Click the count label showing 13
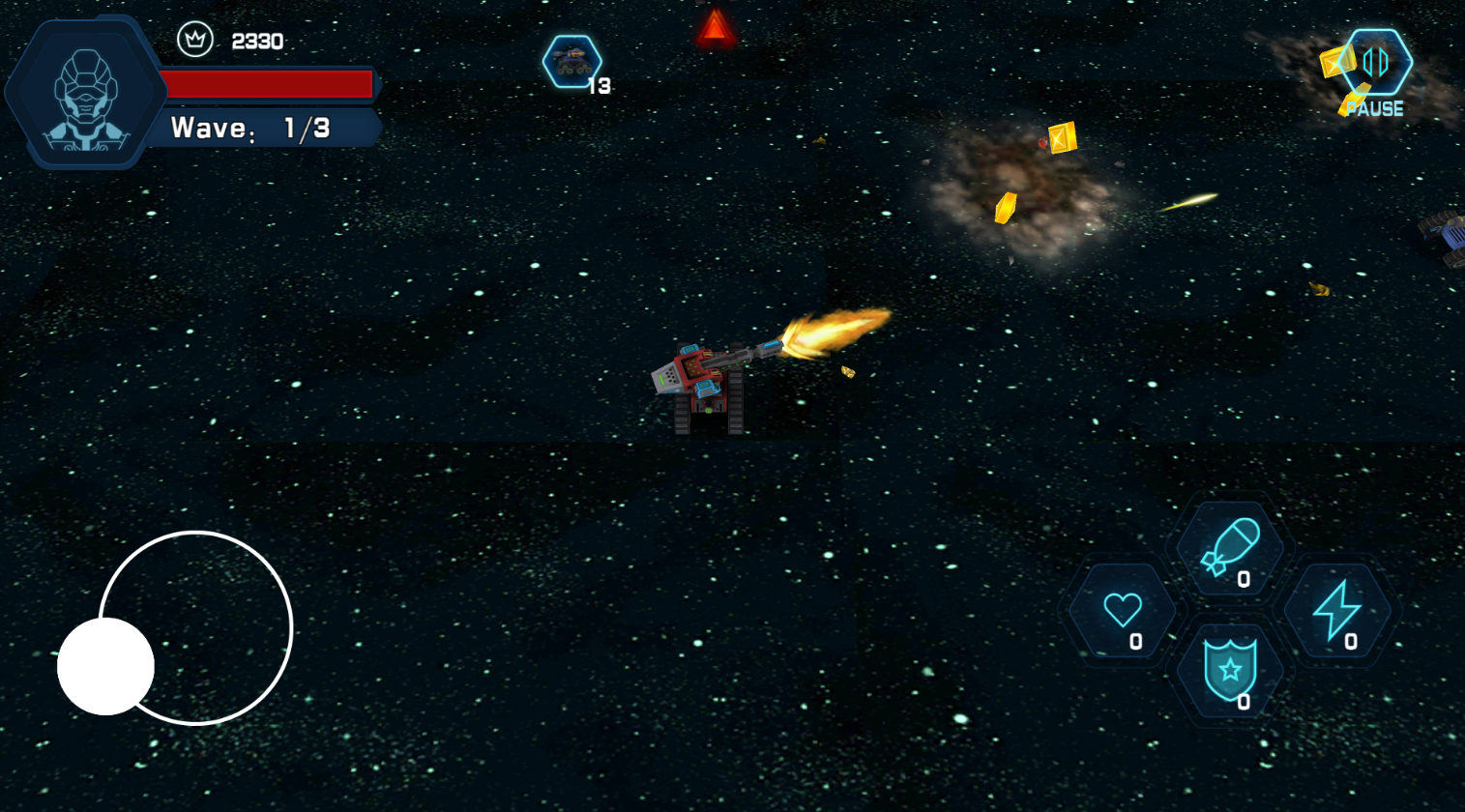1465x812 pixels. point(600,86)
